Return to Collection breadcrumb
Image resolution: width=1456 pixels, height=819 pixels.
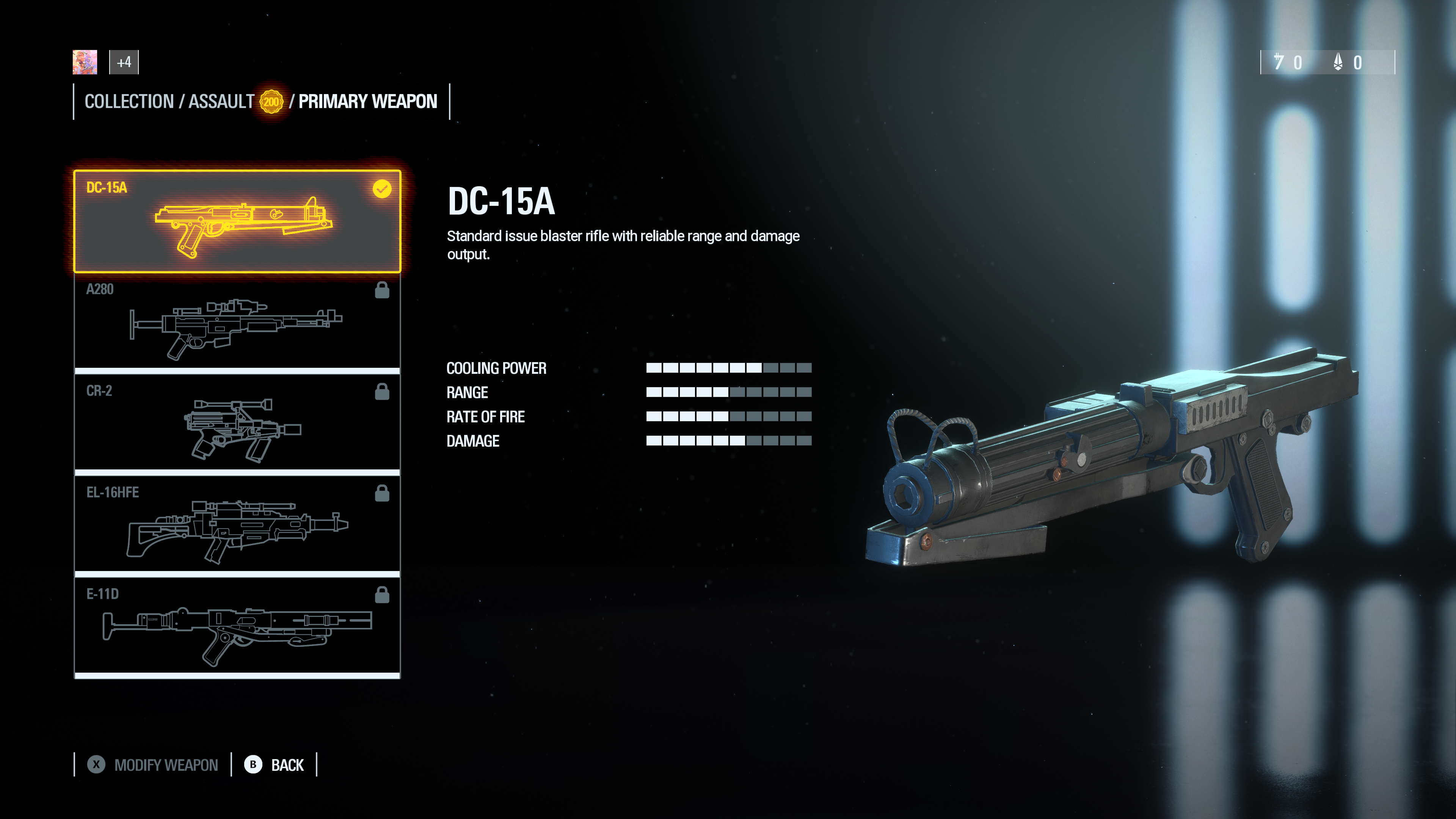point(129,102)
